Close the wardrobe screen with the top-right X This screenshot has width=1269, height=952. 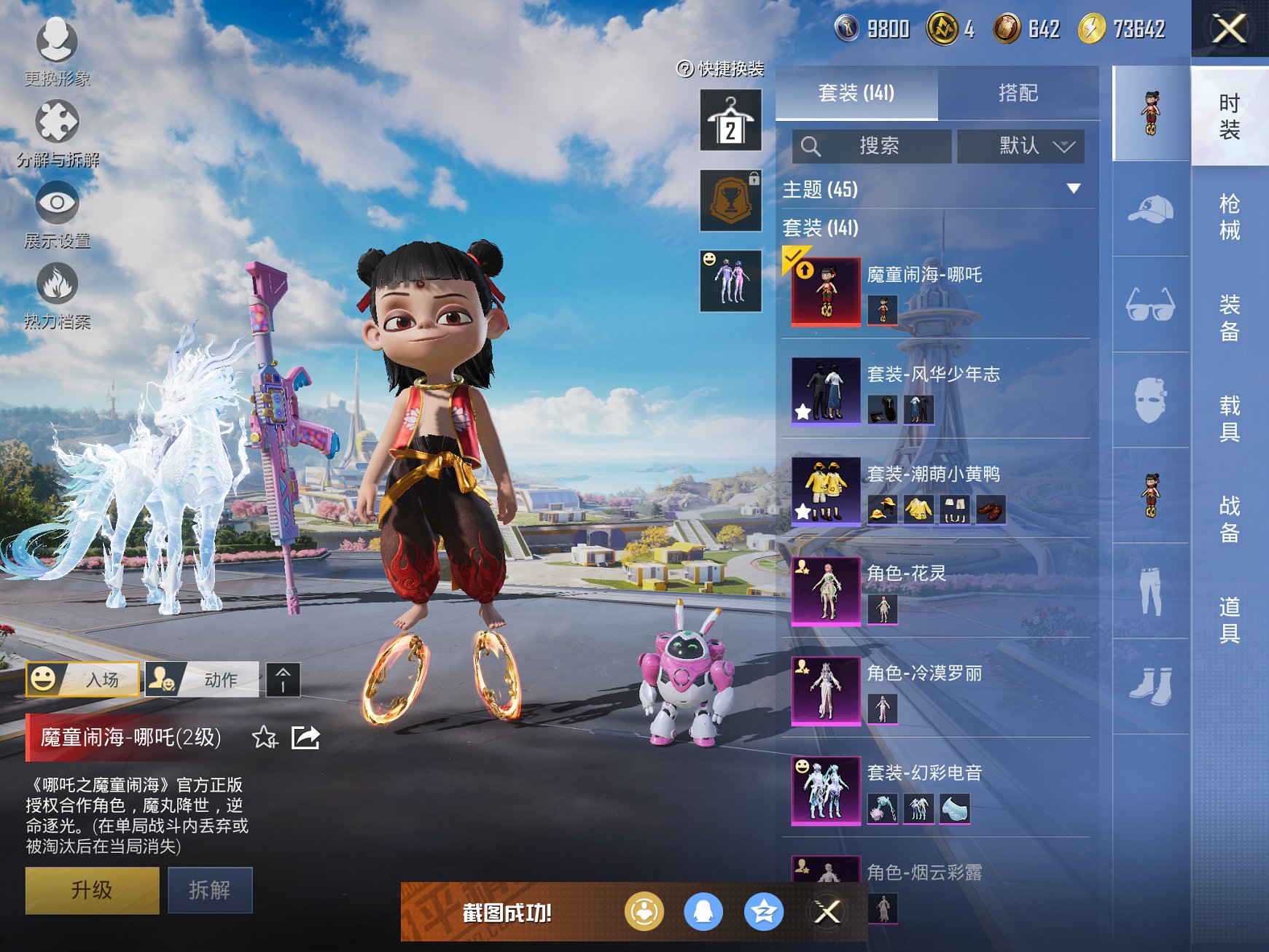pos(1229,29)
